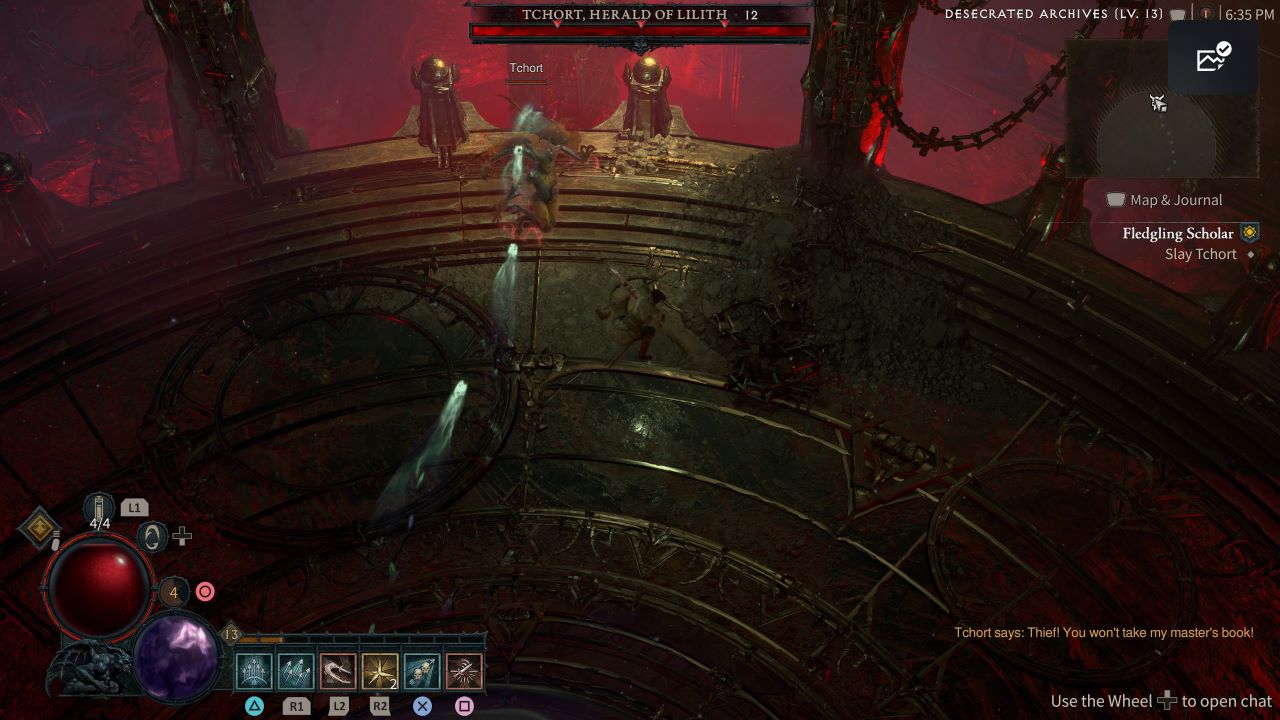The width and height of the screenshot is (1280, 720).
Task: Use the diagonal arrow barrage skill
Action: [296, 672]
